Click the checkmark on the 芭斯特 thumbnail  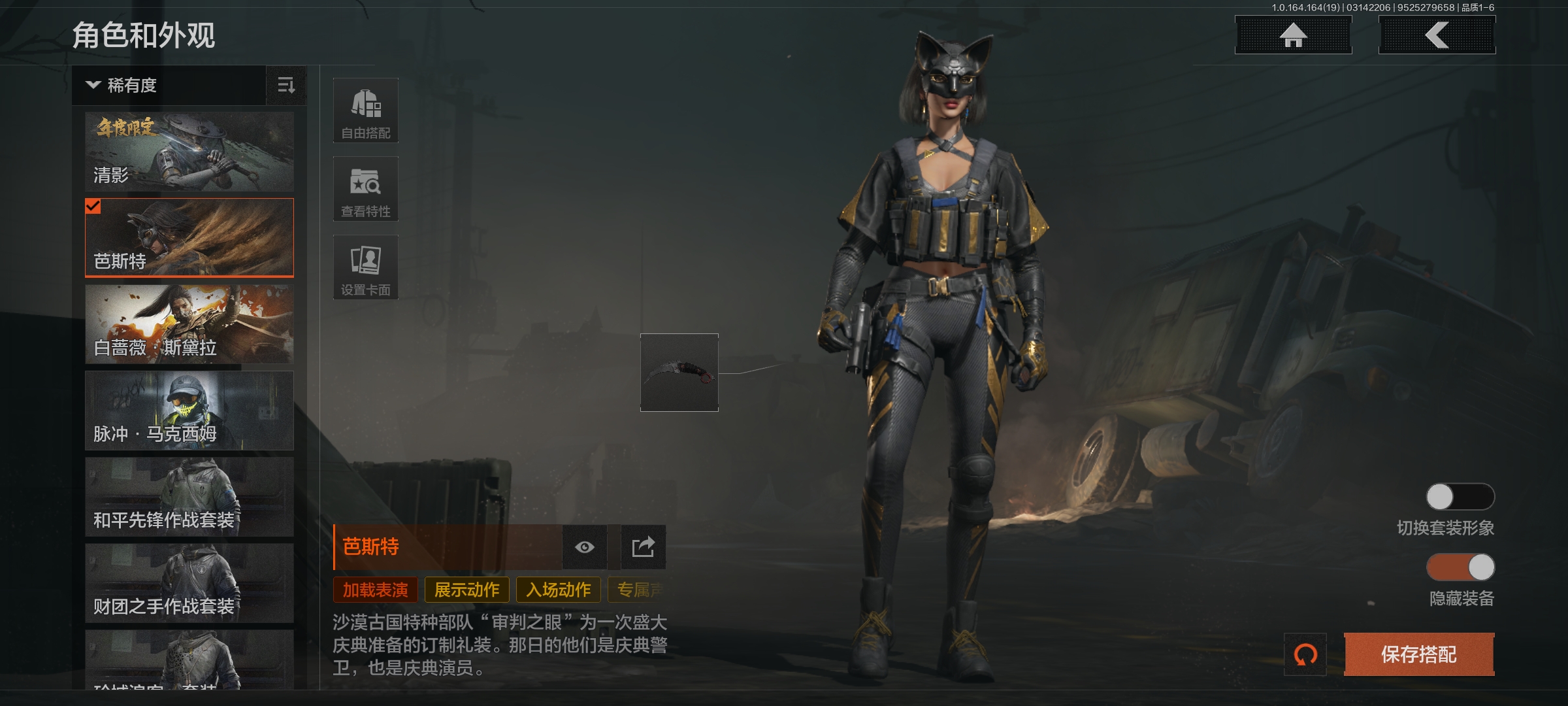tap(93, 208)
